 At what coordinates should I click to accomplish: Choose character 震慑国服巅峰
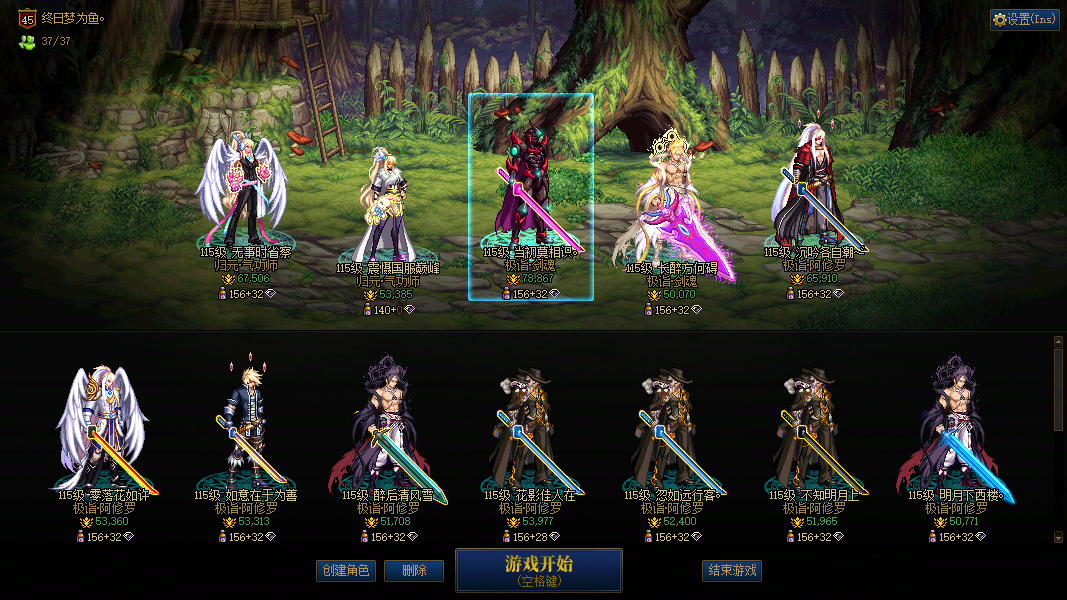coord(385,210)
